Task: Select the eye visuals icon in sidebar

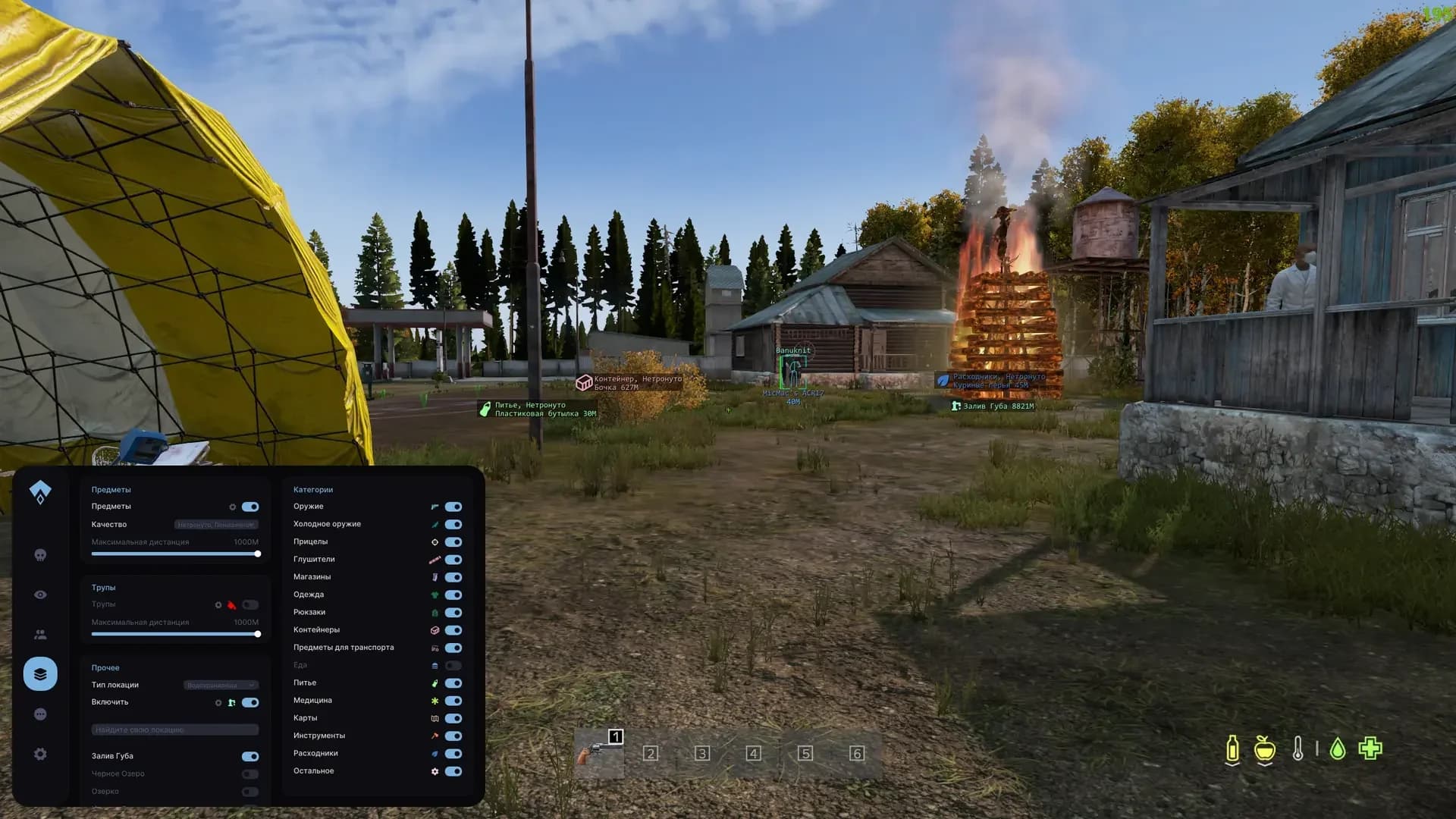Action: tap(40, 594)
